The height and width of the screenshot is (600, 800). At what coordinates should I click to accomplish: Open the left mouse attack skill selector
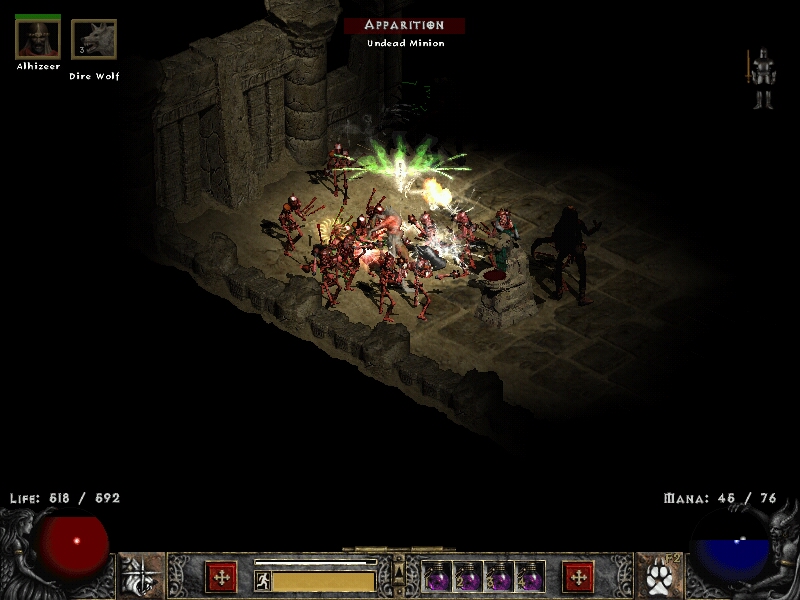pos(141,576)
